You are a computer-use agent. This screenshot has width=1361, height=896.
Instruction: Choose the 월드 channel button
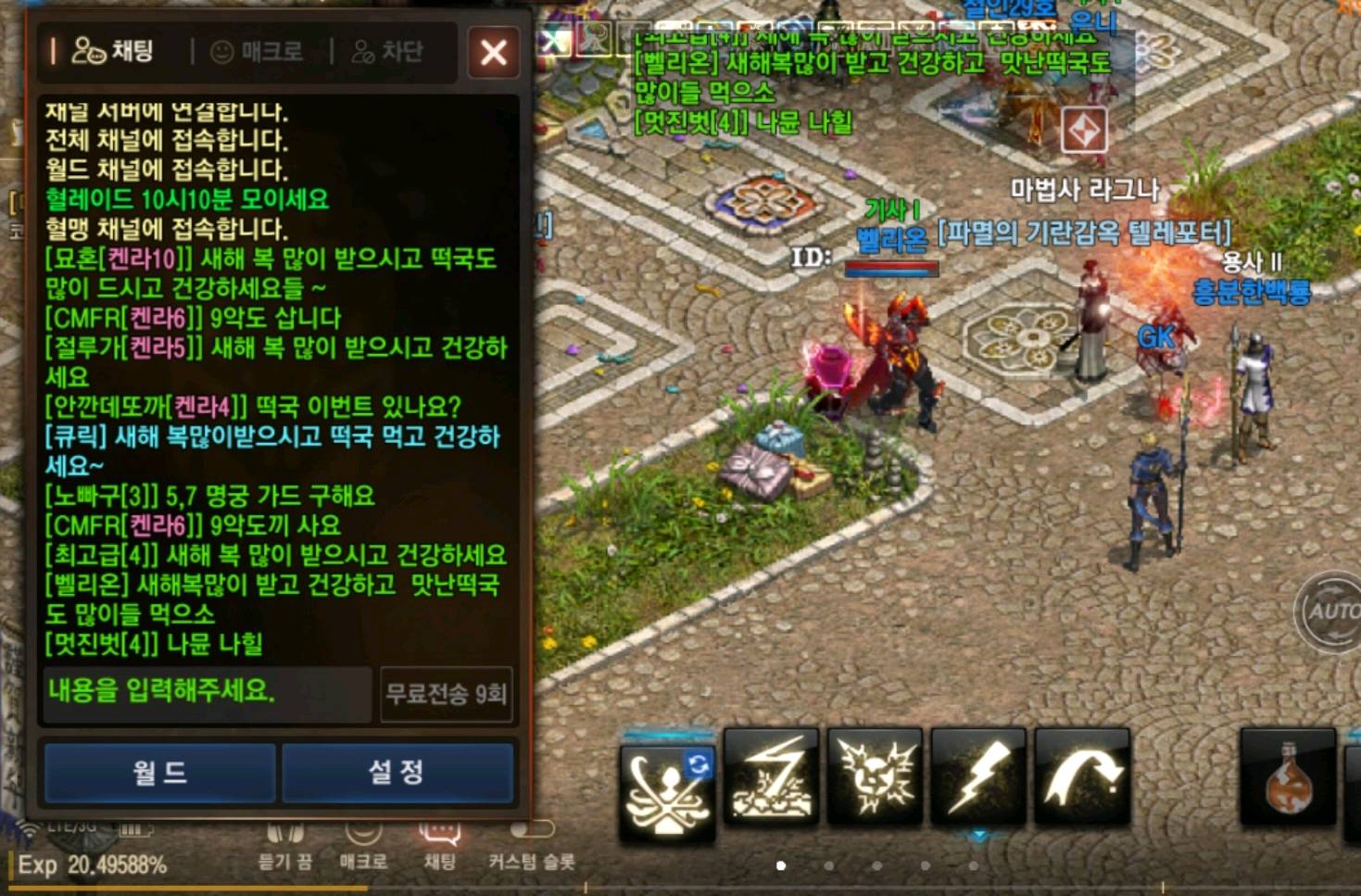point(160,771)
